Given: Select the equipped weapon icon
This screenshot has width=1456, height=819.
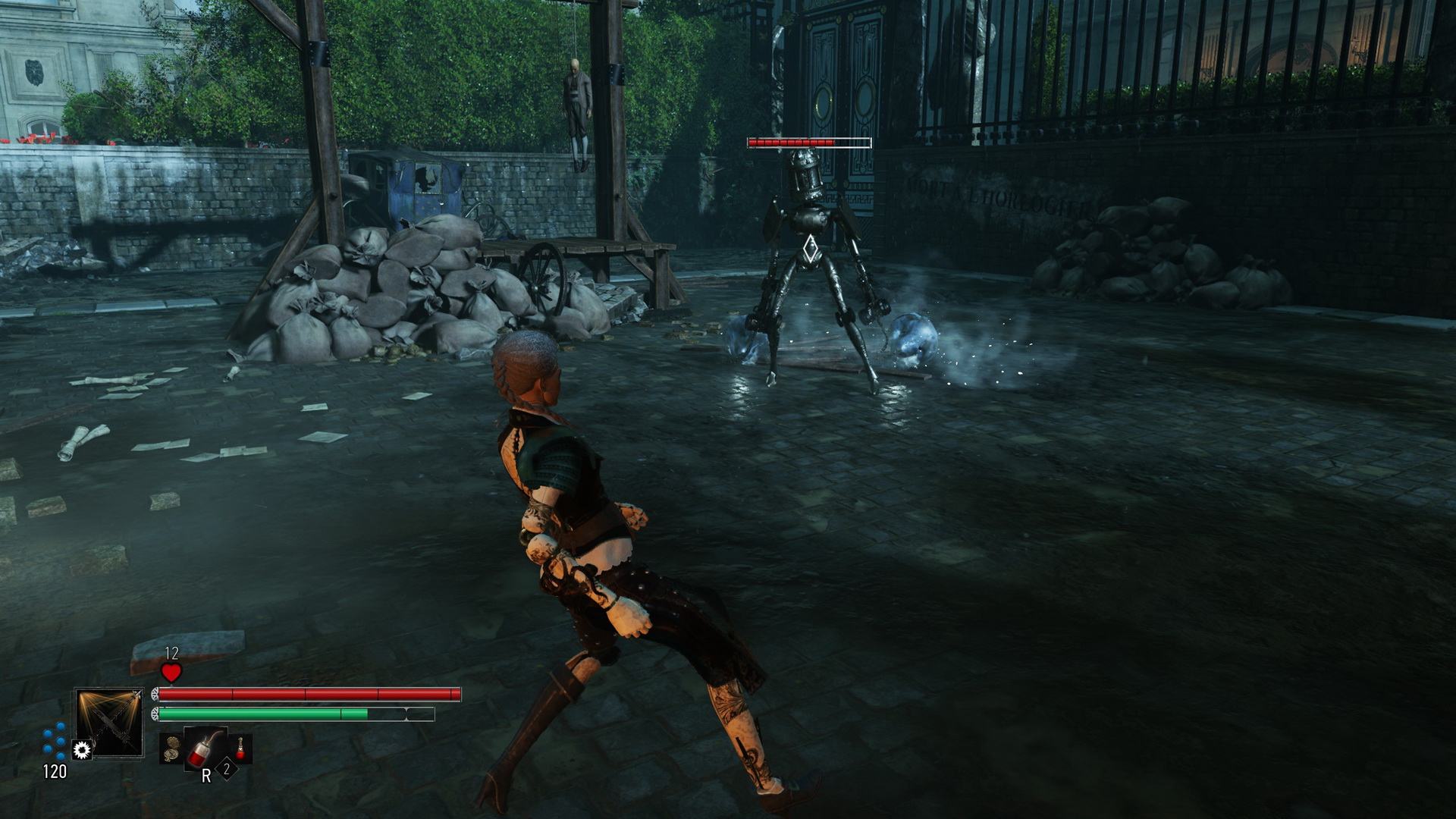Looking at the screenshot, I should tap(109, 722).
